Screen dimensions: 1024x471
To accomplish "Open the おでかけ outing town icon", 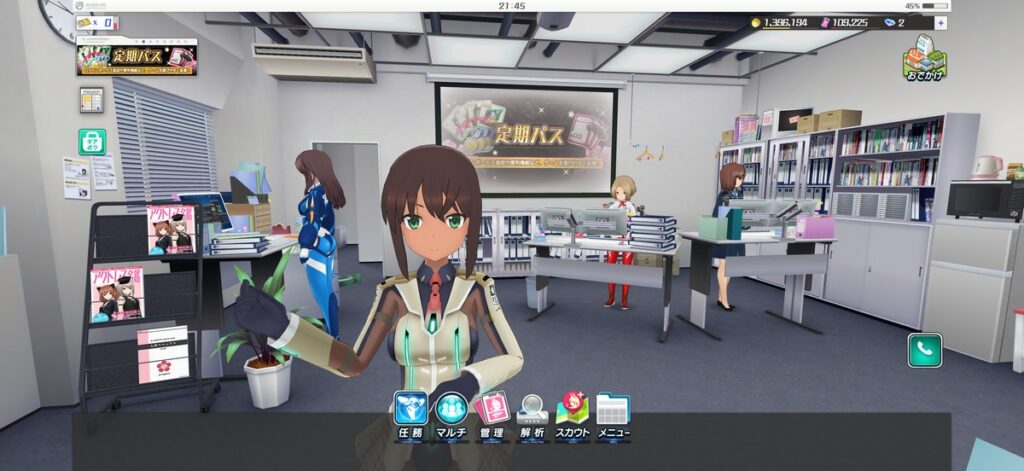I will (925, 58).
